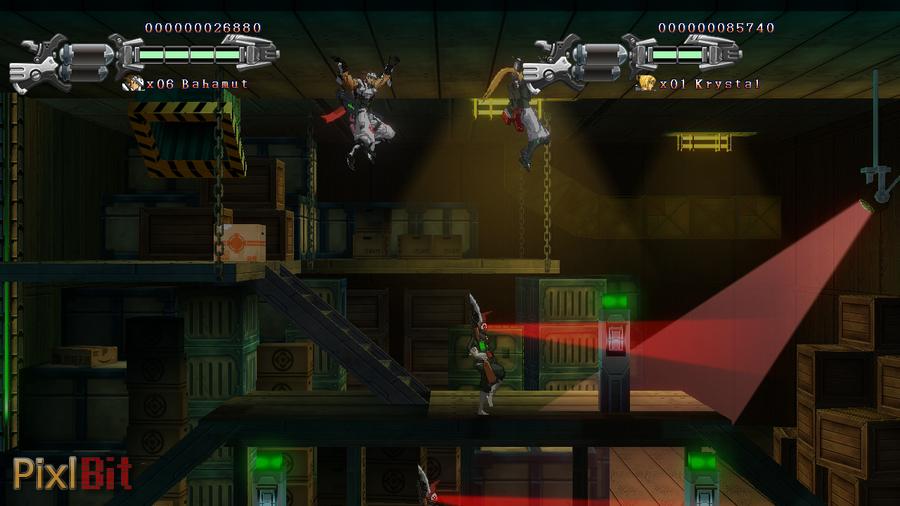Click the PixlBit watermark logo
Image resolution: width=900 pixels, height=506 pixels.
click(x=72, y=472)
